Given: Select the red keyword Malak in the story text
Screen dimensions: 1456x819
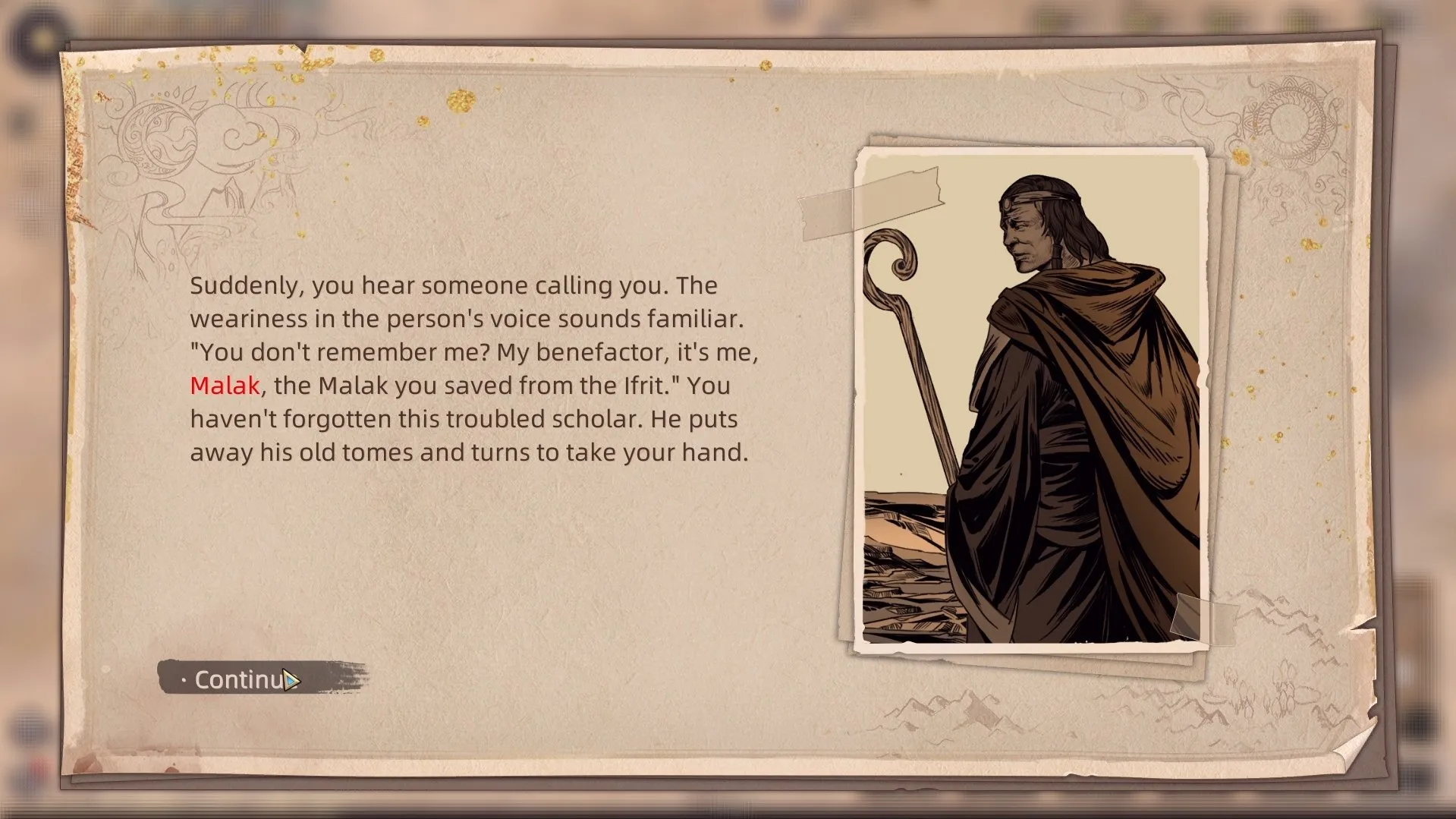Looking at the screenshot, I should point(224,386).
